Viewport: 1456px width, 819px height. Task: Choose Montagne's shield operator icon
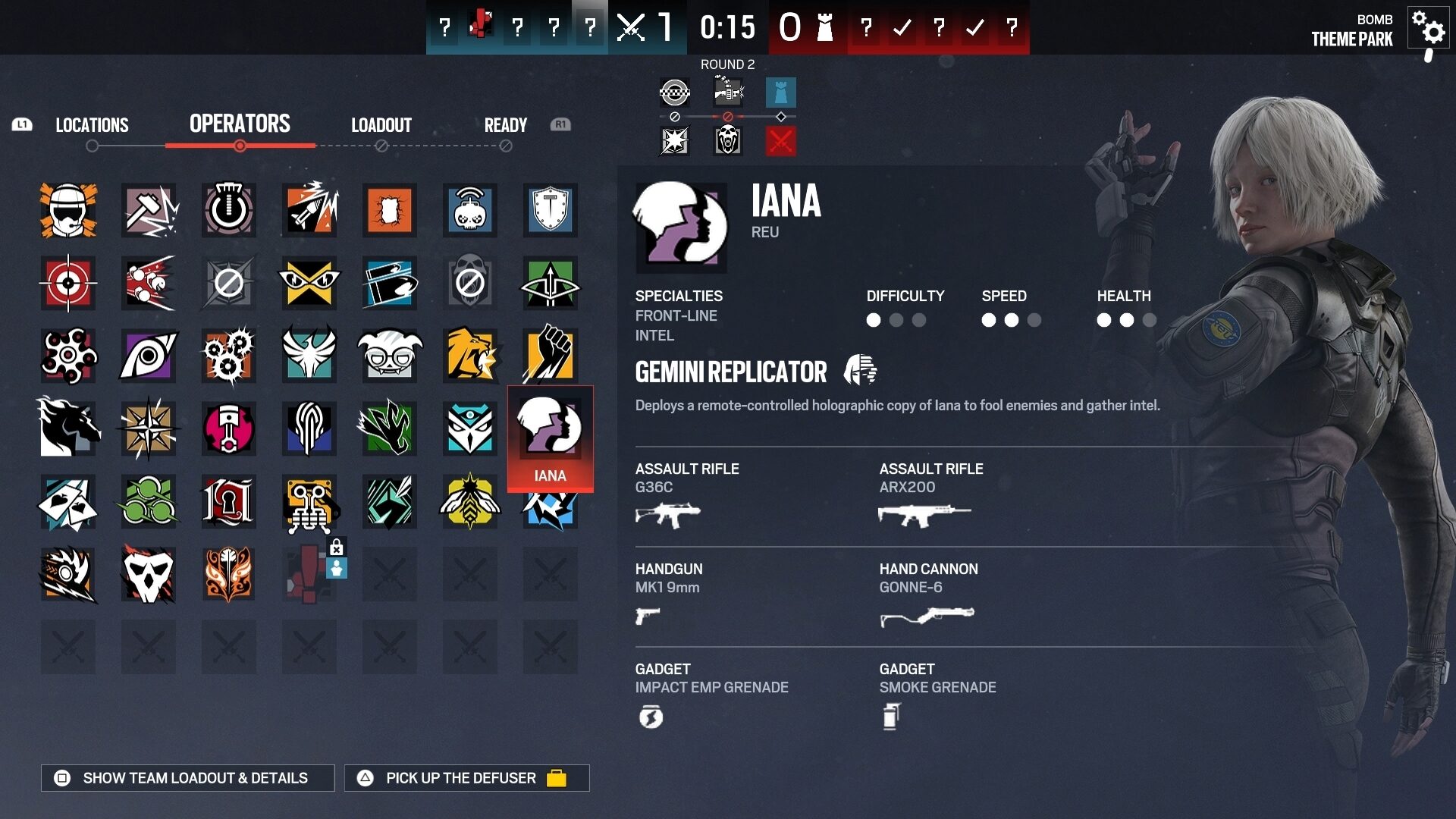tap(551, 210)
